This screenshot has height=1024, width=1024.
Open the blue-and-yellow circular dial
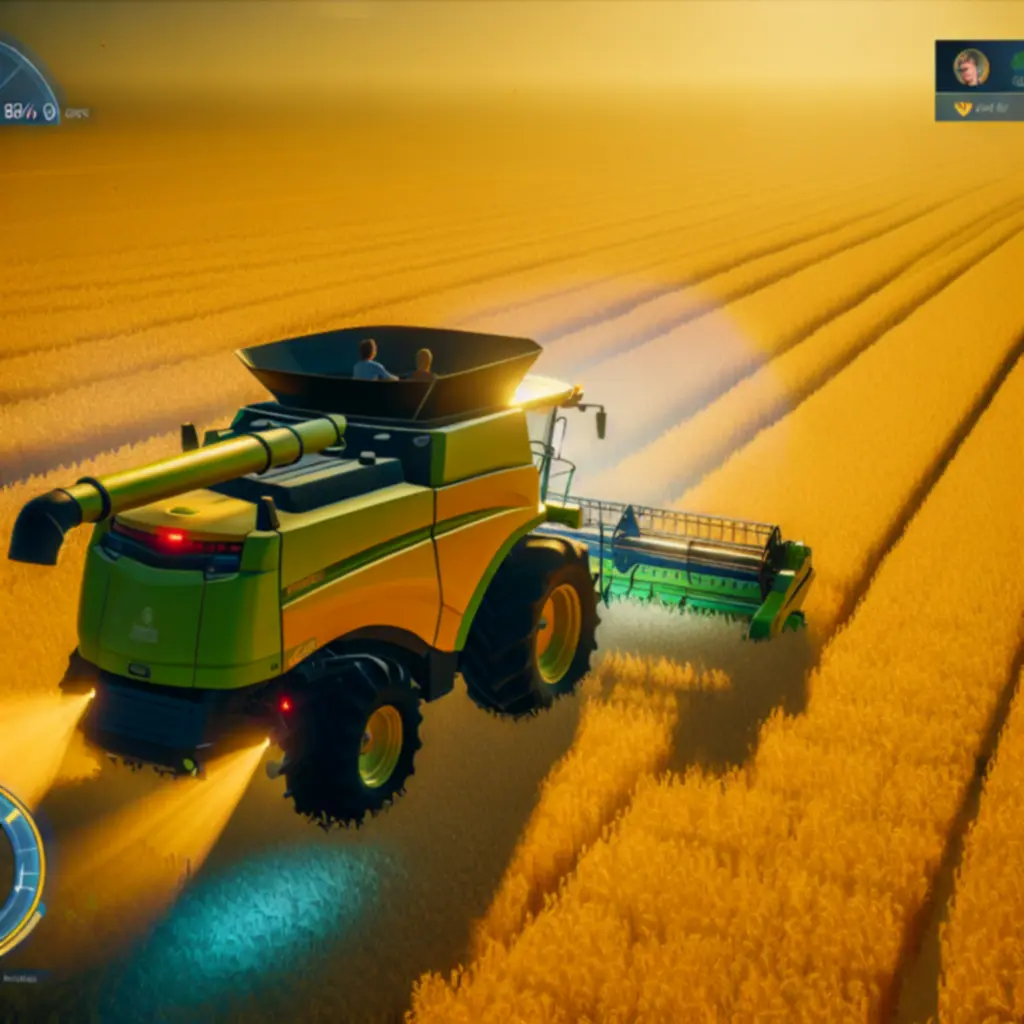(x=18, y=868)
